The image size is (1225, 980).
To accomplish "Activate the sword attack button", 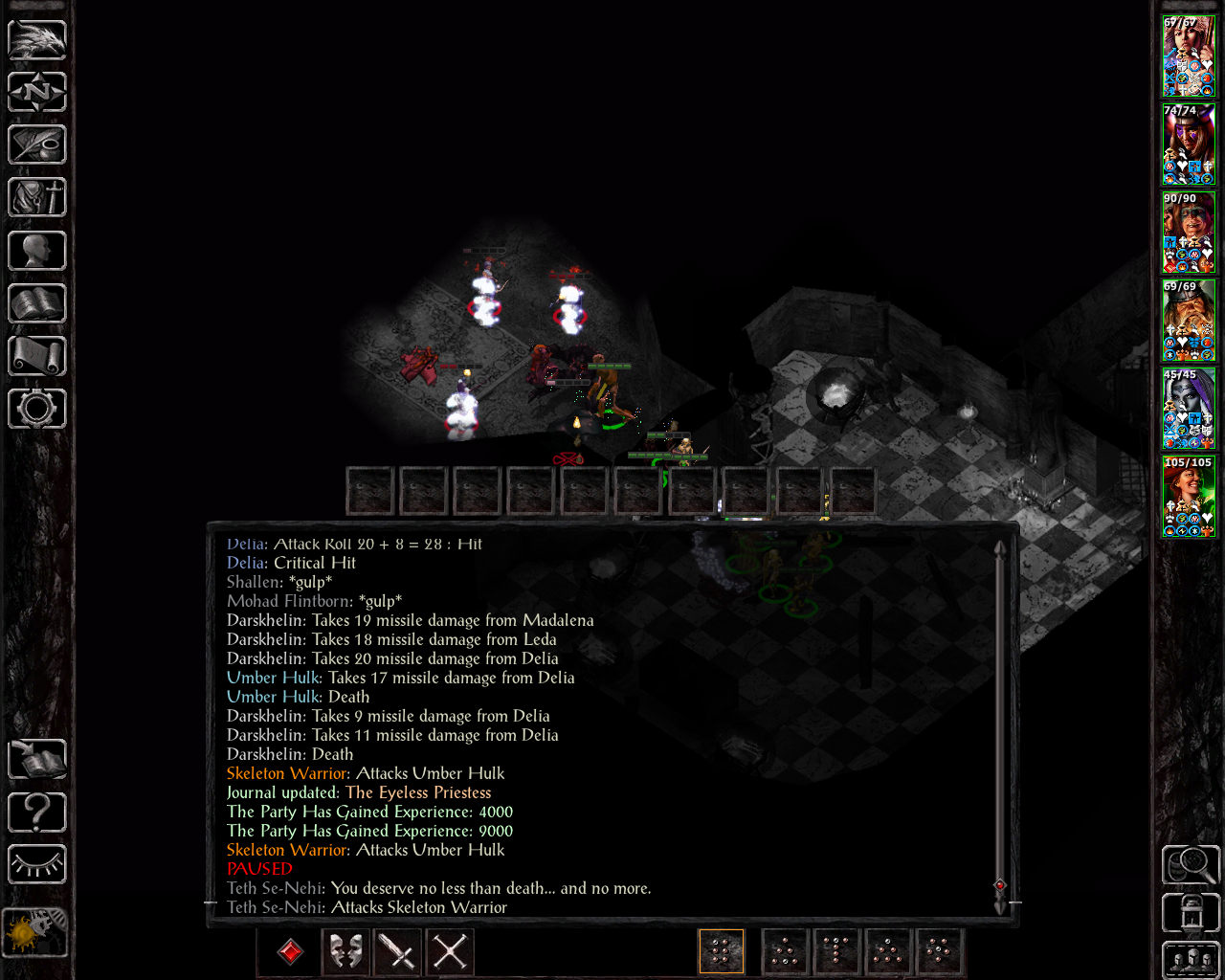I will [x=397, y=952].
